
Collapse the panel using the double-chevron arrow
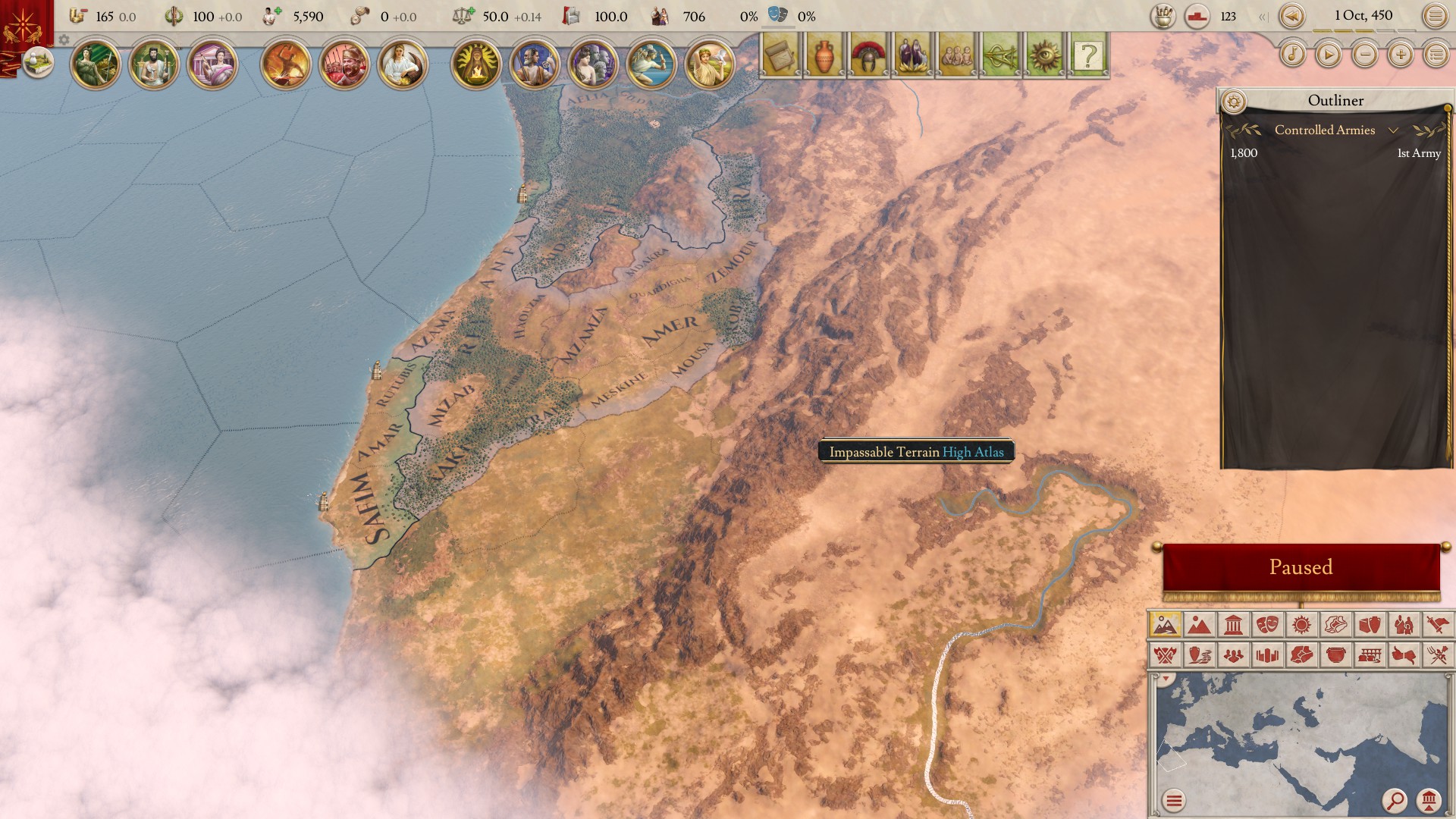1262,15
